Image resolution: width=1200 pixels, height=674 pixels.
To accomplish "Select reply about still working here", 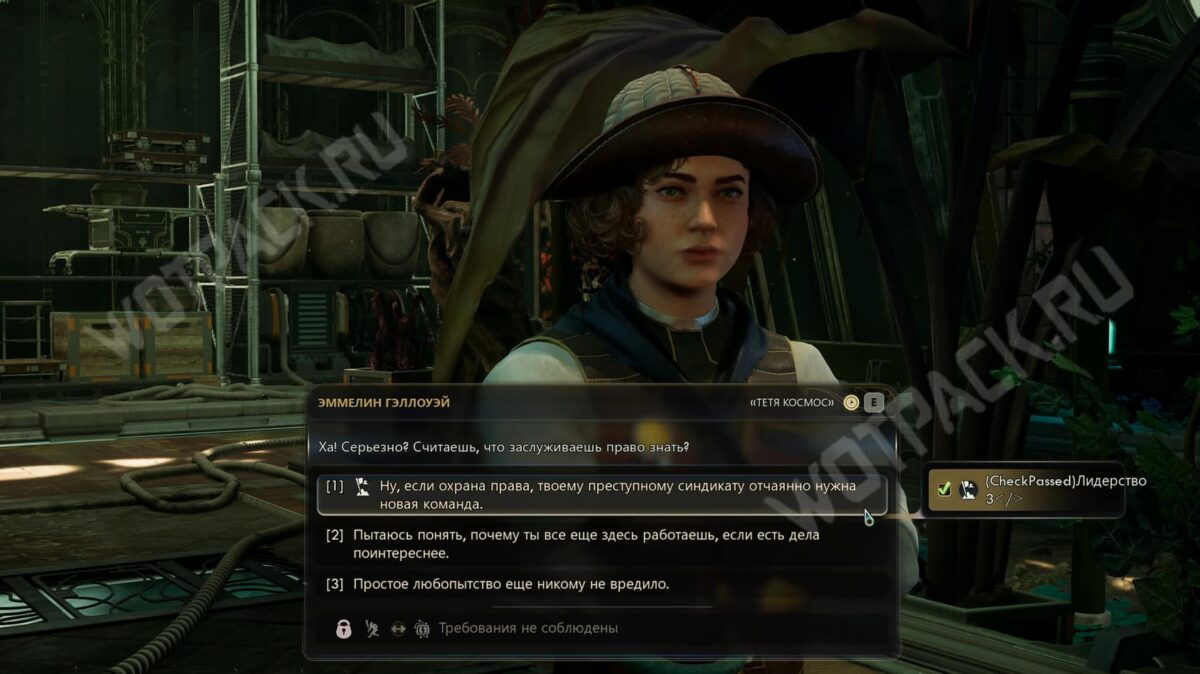I will point(585,544).
